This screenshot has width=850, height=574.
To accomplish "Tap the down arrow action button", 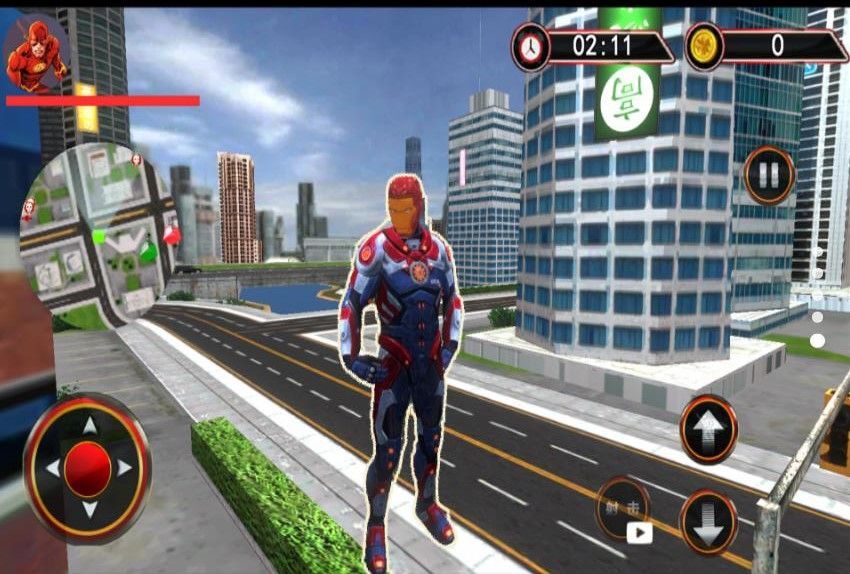I will (x=708, y=522).
